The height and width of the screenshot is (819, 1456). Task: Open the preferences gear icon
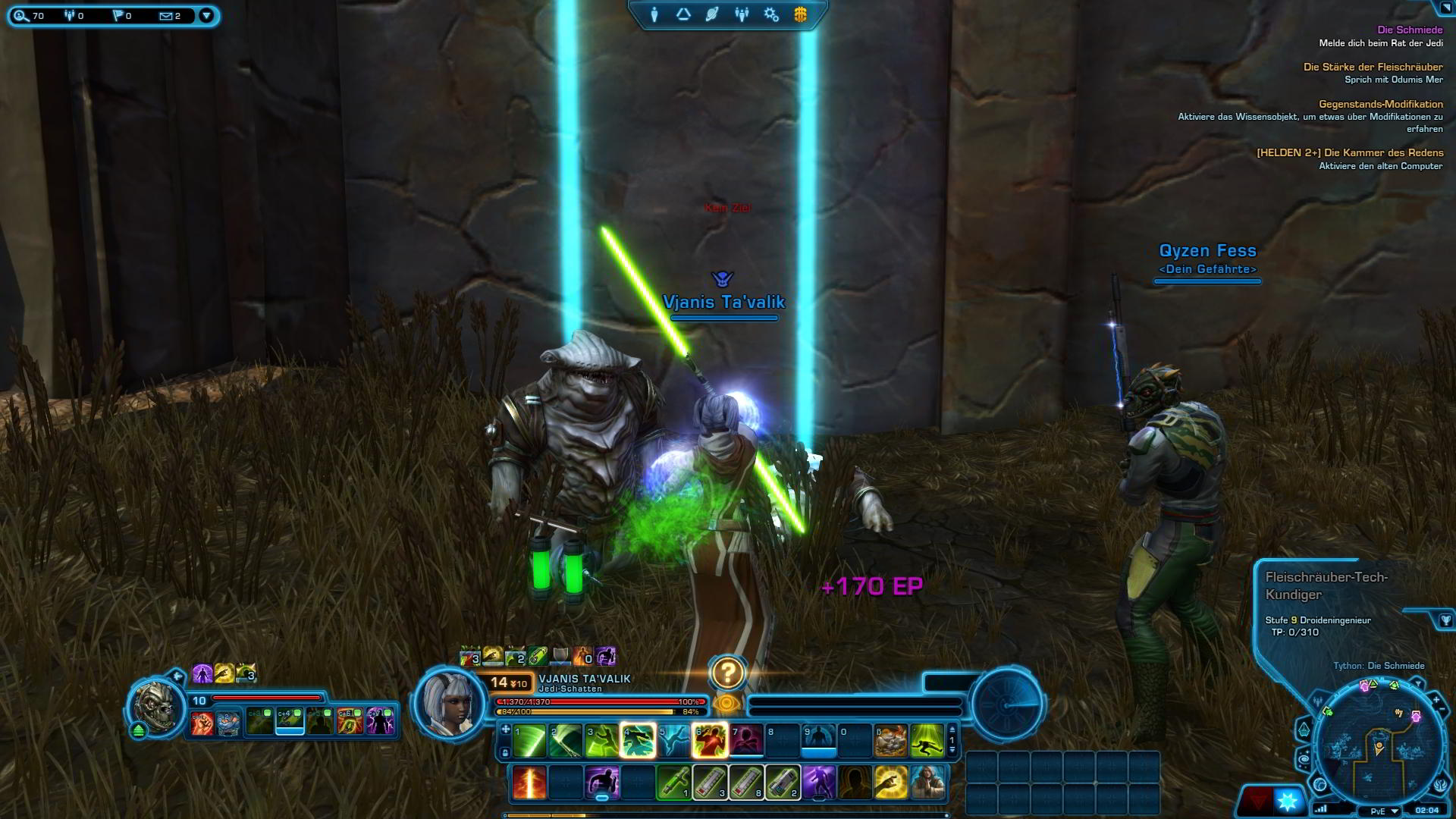click(770, 14)
